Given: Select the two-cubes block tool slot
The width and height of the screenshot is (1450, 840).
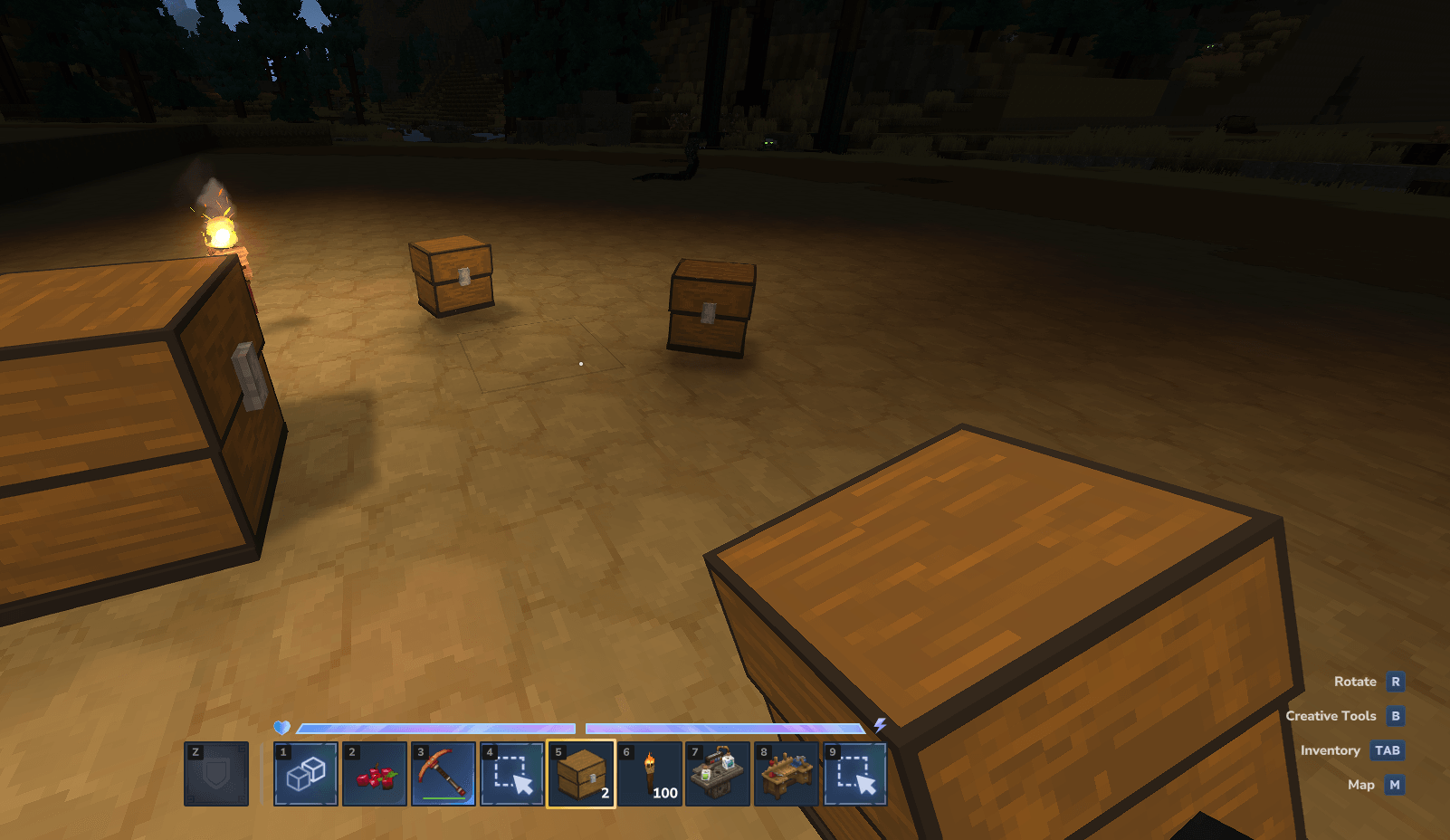Looking at the screenshot, I should [x=306, y=774].
